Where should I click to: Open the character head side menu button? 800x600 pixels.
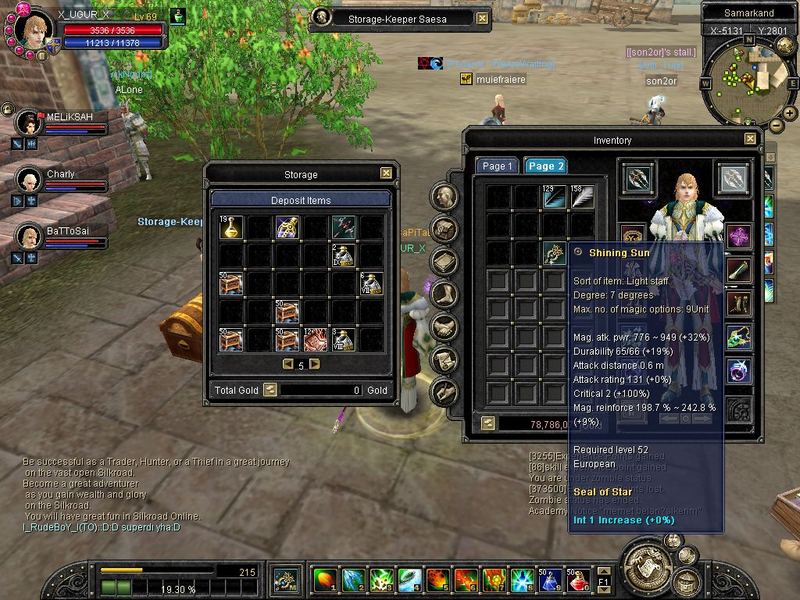[445, 197]
